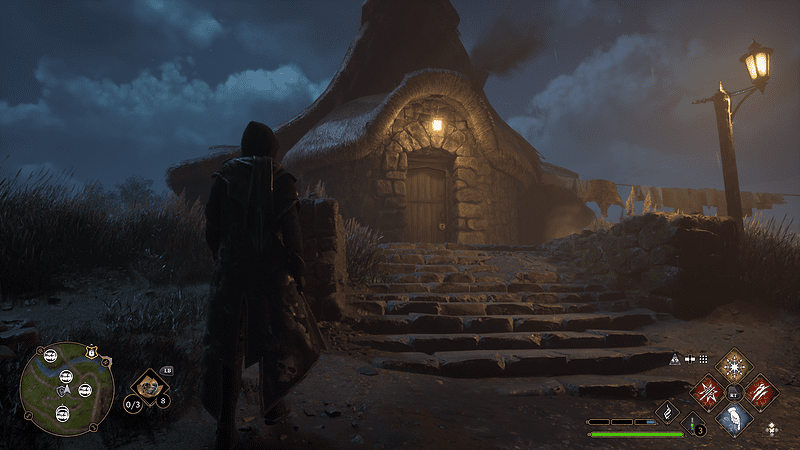
Task: Click the dotted grid icon above spells
Action: pyautogui.click(x=703, y=358)
